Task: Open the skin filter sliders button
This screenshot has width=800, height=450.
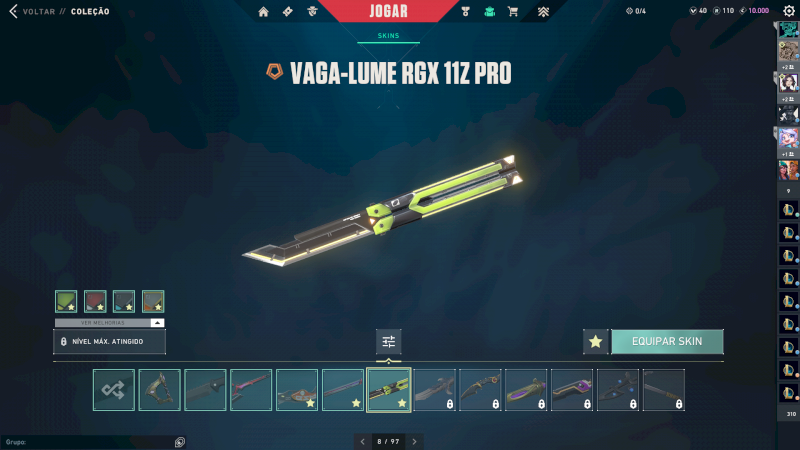Action: pos(389,341)
